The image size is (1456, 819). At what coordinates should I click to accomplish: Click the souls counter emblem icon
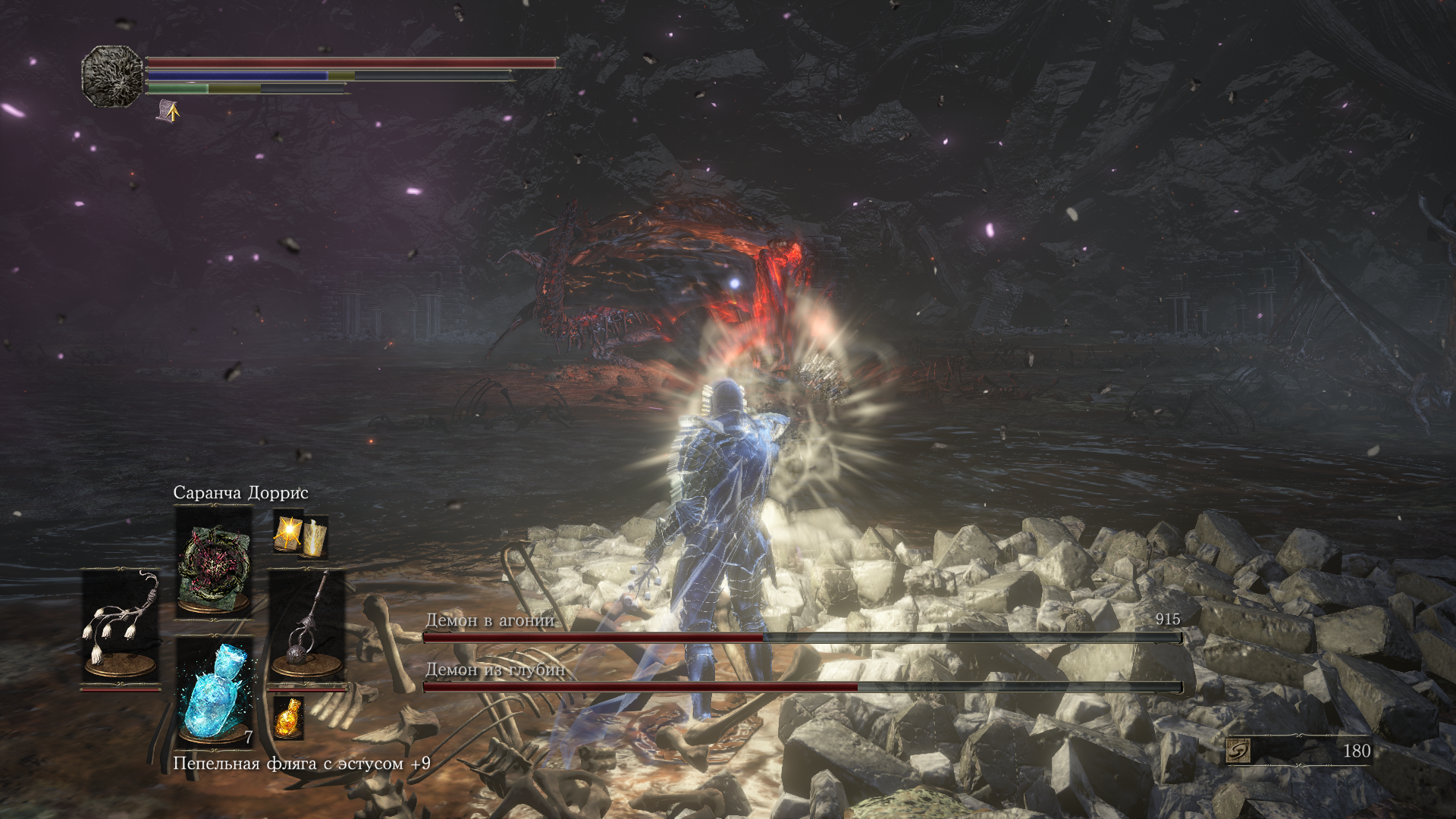(1238, 751)
